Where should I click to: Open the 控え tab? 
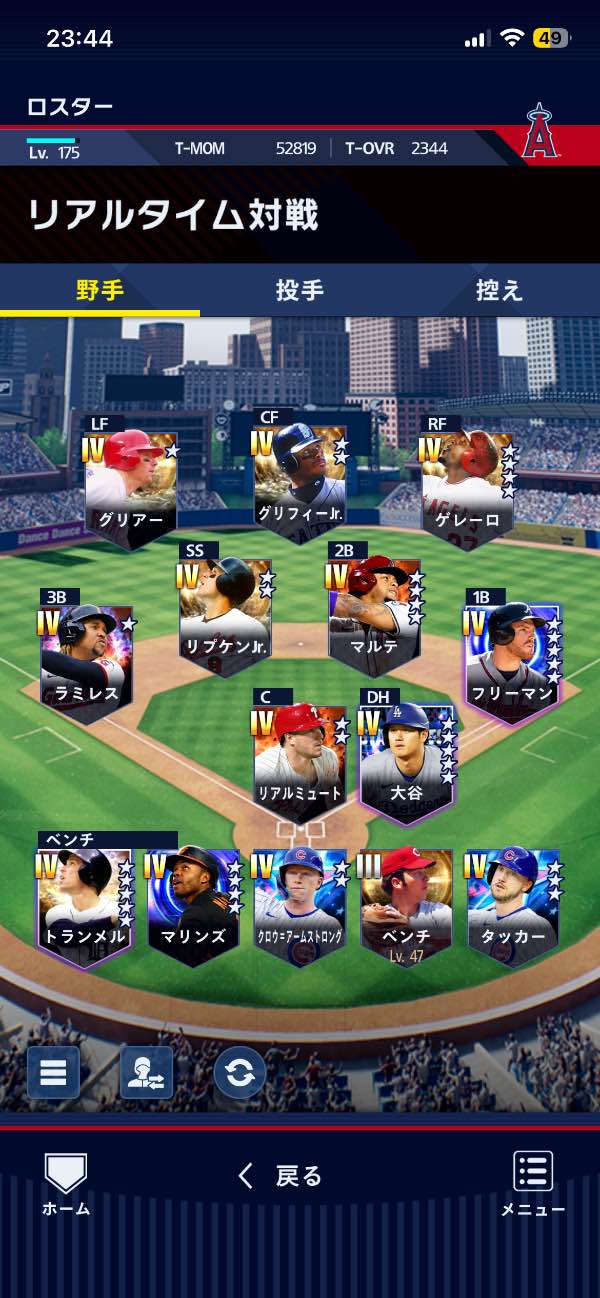[x=499, y=291]
